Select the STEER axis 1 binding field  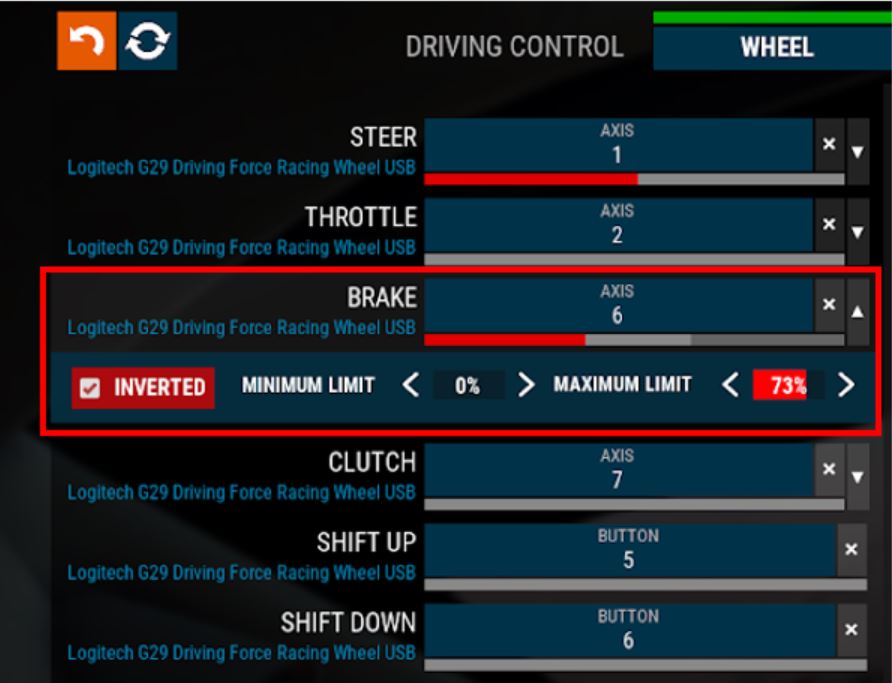coord(618,144)
